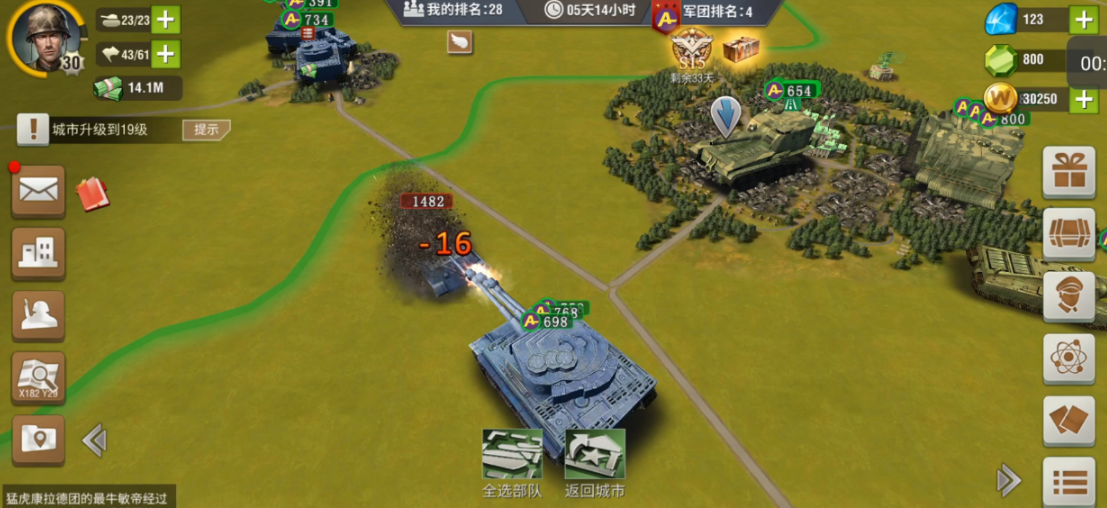Click the 提示 hint button
Image resolution: width=1107 pixels, height=508 pixels.
pos(206,129)
